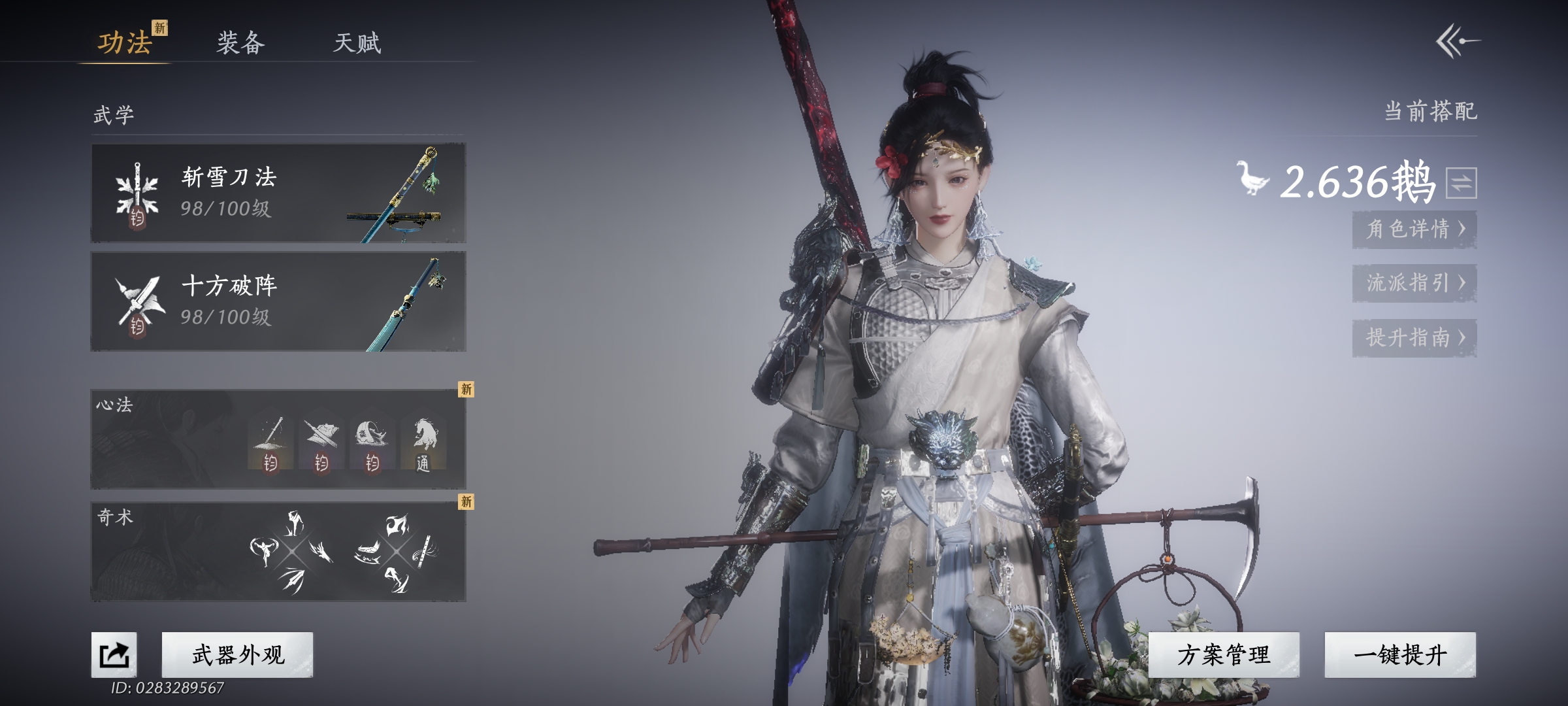
Task: Open 方案管理 loadout management
Action: [x=1224, y=654]
